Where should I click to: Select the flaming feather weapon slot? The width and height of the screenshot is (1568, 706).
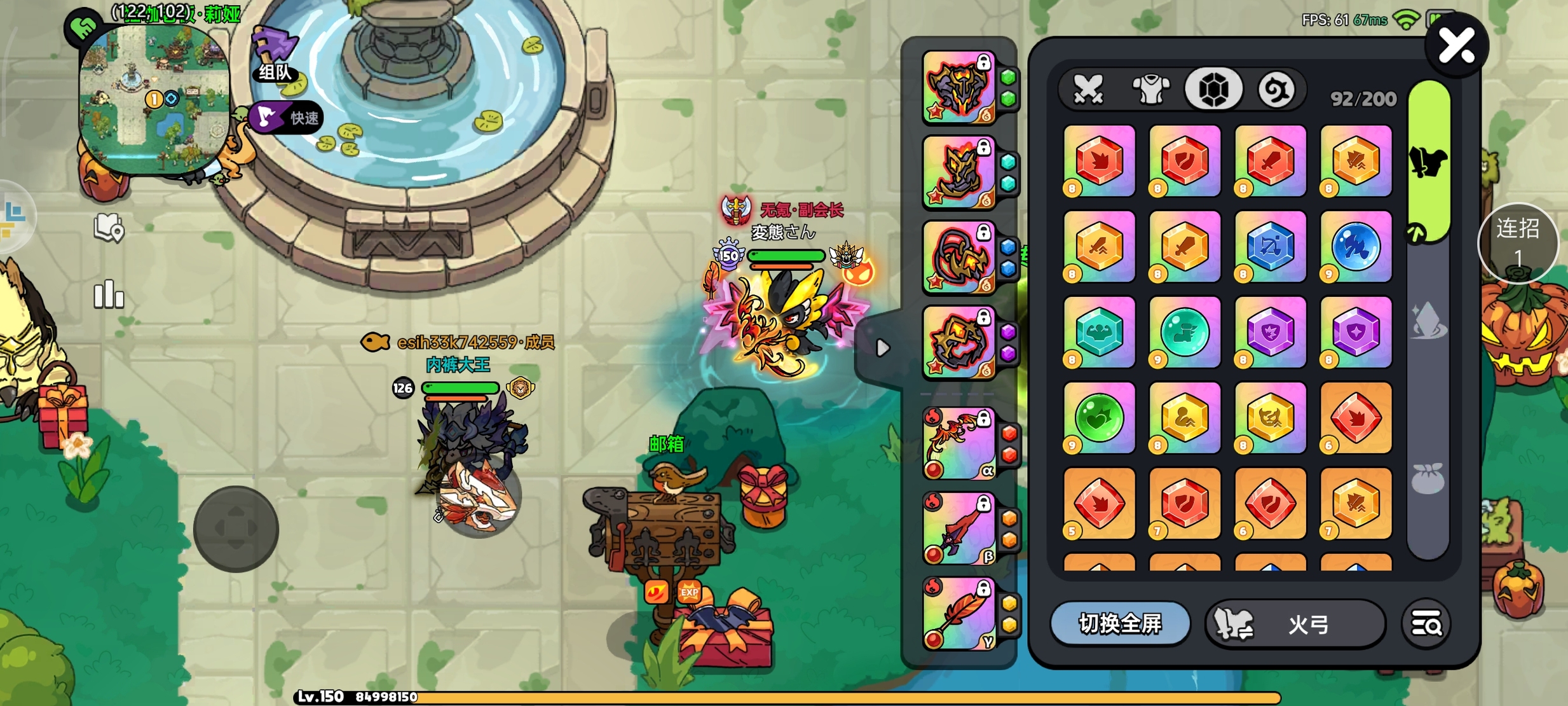point(959,613)
